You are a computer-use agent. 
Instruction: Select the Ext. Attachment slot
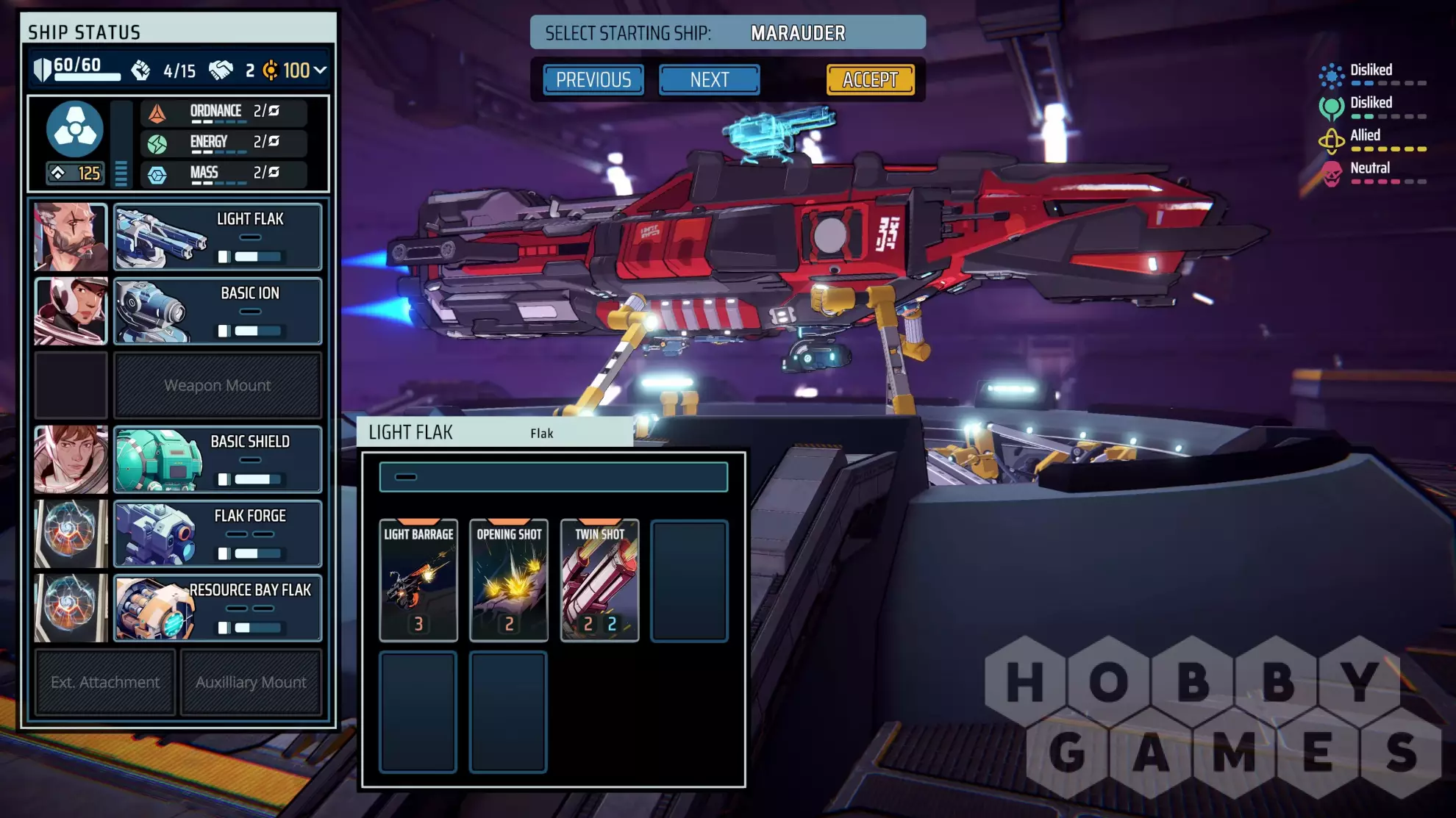coord(105,682)
